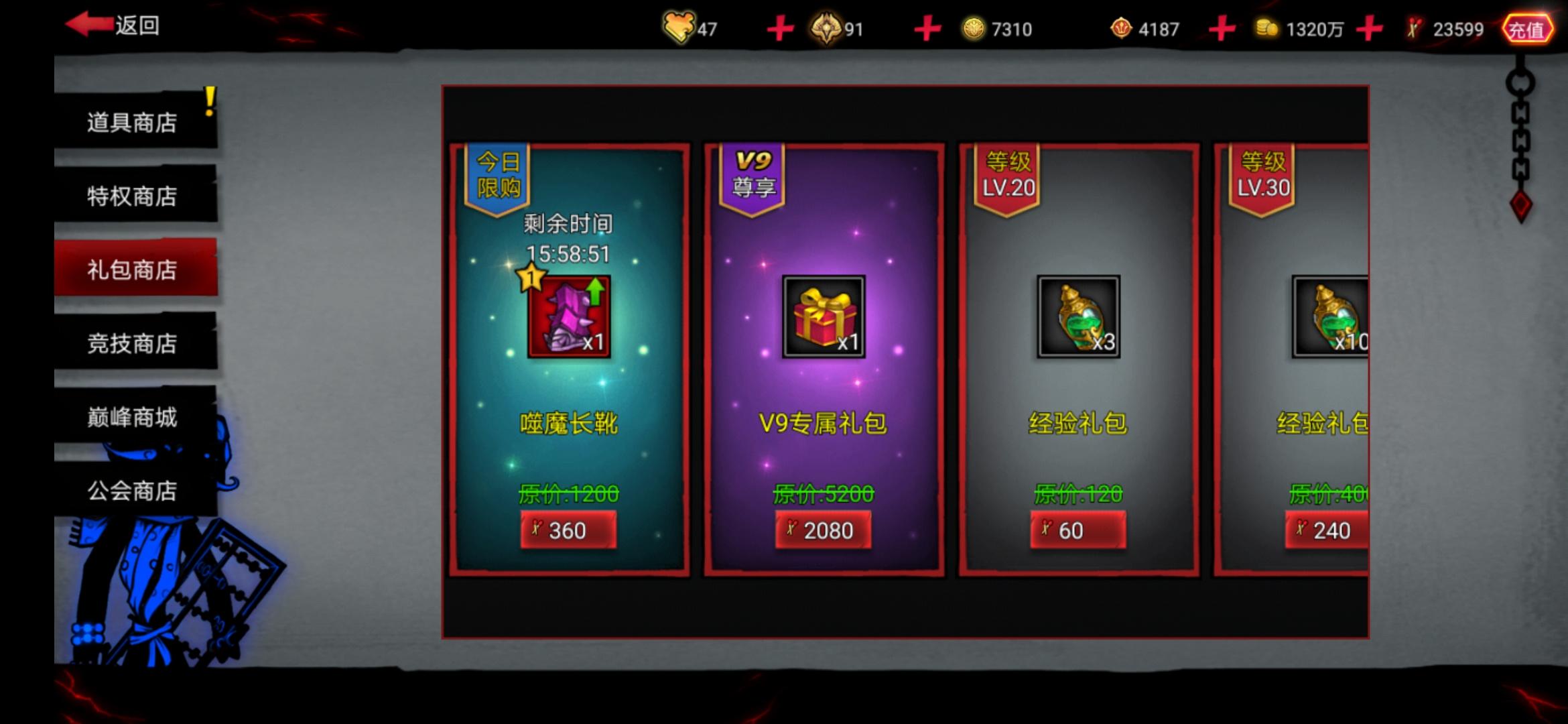Viewport: 1568px width, 724px height.
Task: Buy 噬魔长靴 with the 360 price button
Action: coord(569,530)
